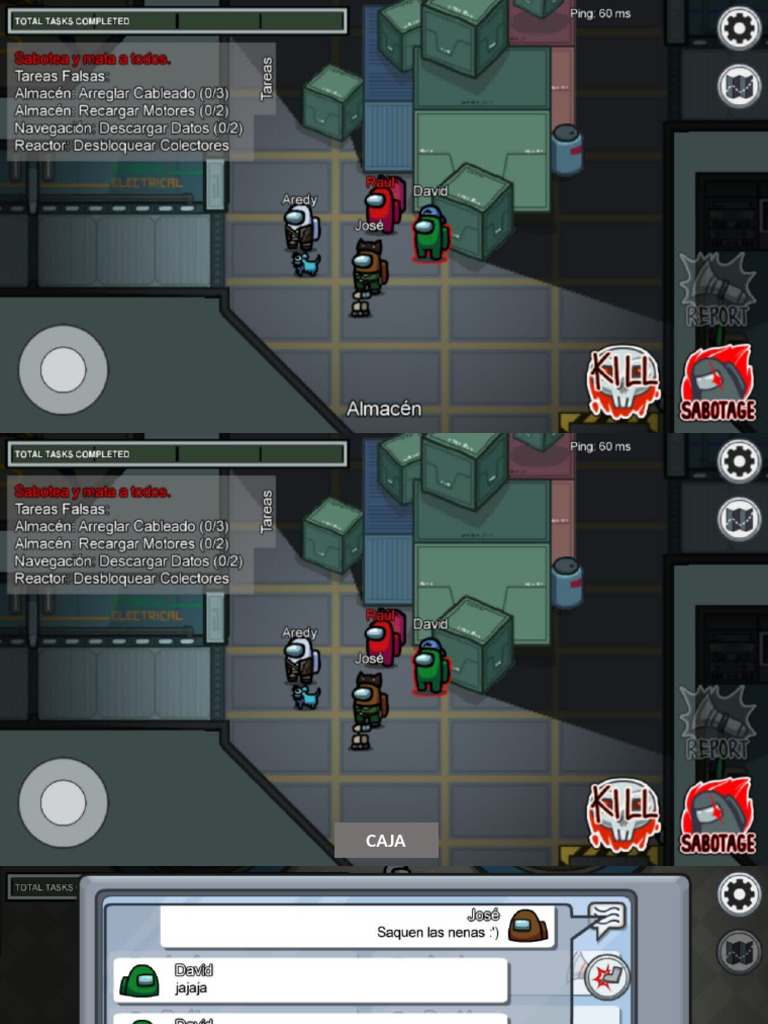
Task: Click the gray CAJA label button
Action: [386, 841]
